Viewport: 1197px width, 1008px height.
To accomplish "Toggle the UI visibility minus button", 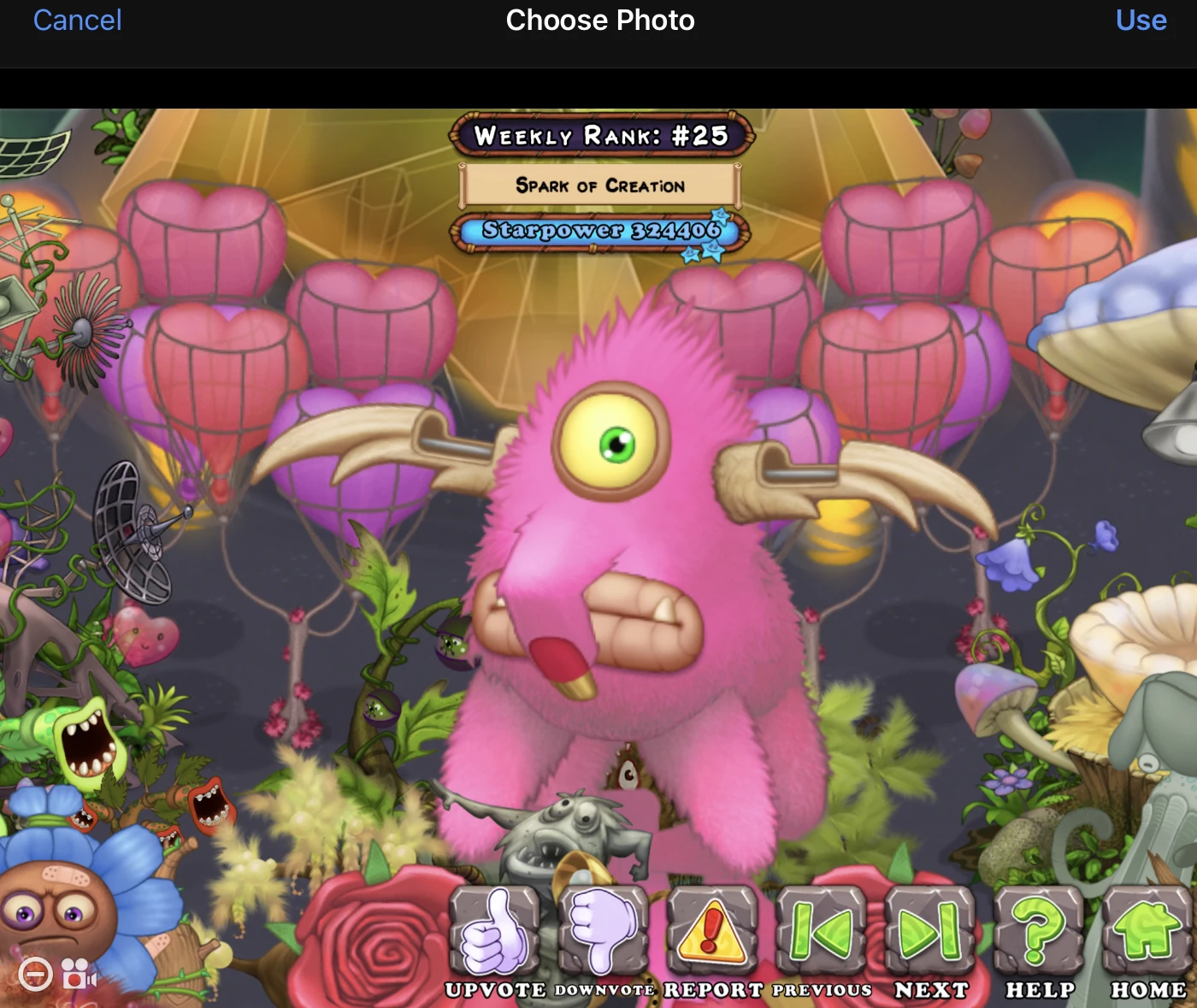I will pos(34,975).
